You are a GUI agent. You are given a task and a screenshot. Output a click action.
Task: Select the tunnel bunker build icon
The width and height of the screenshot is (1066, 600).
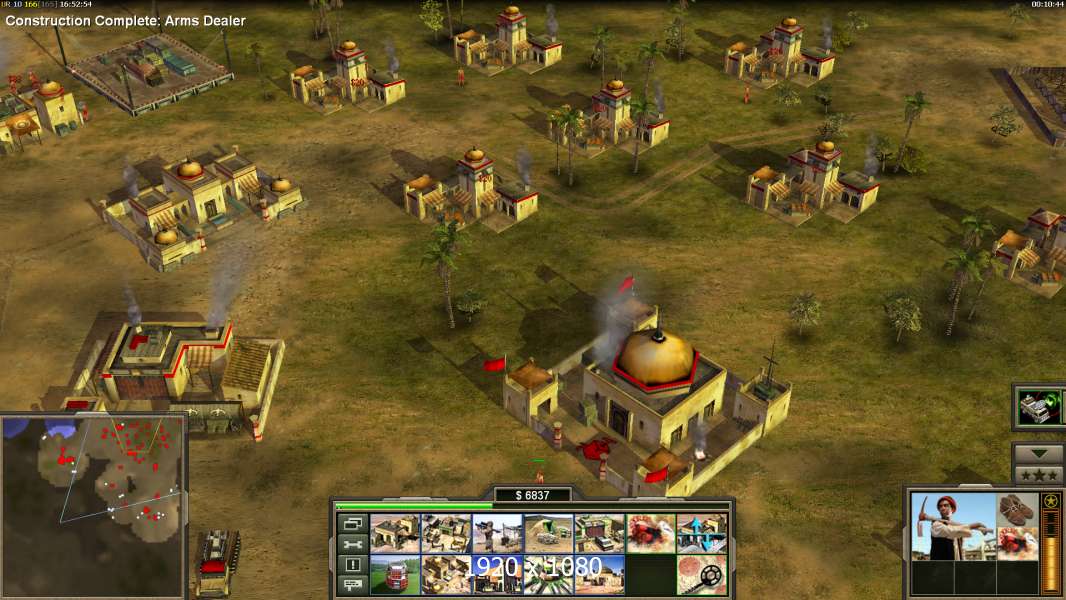tap(548, 533)
